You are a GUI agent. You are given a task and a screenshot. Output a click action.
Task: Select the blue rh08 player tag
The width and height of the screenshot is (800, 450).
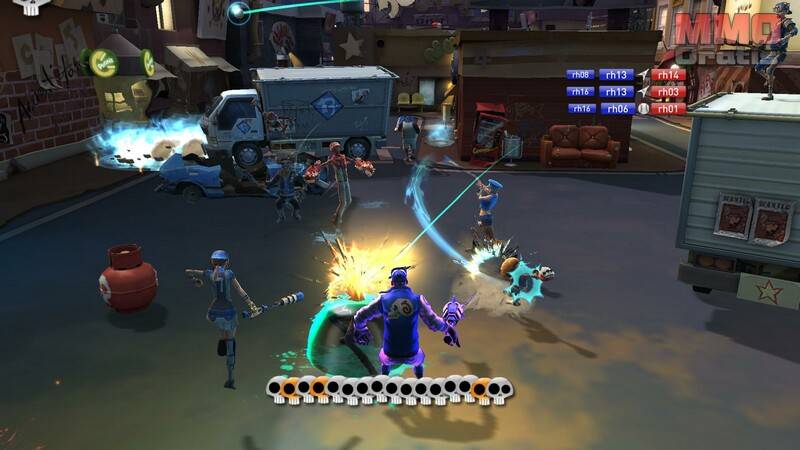580,74
